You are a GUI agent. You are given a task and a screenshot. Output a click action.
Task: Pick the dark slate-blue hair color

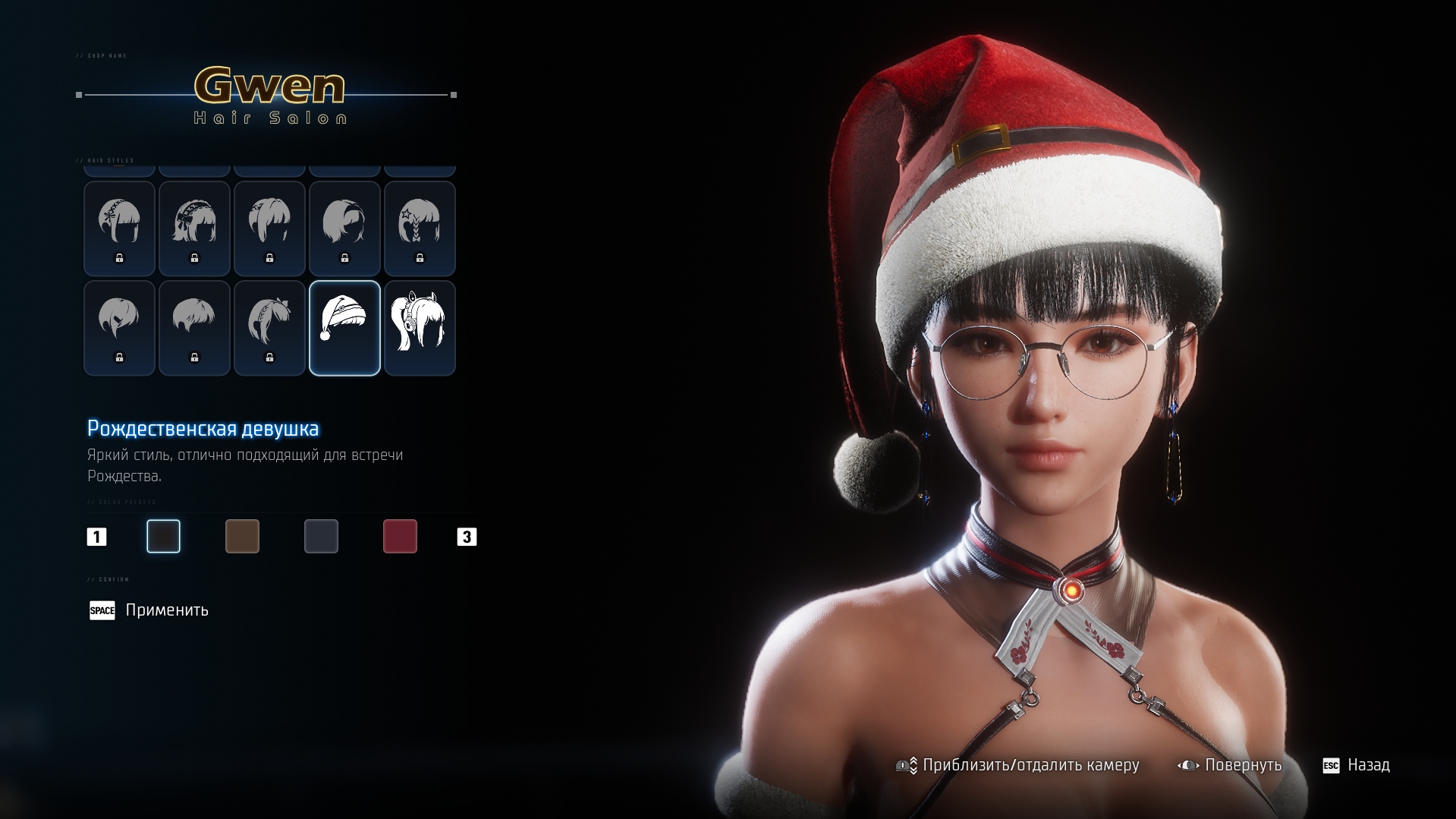pos(321,537)
